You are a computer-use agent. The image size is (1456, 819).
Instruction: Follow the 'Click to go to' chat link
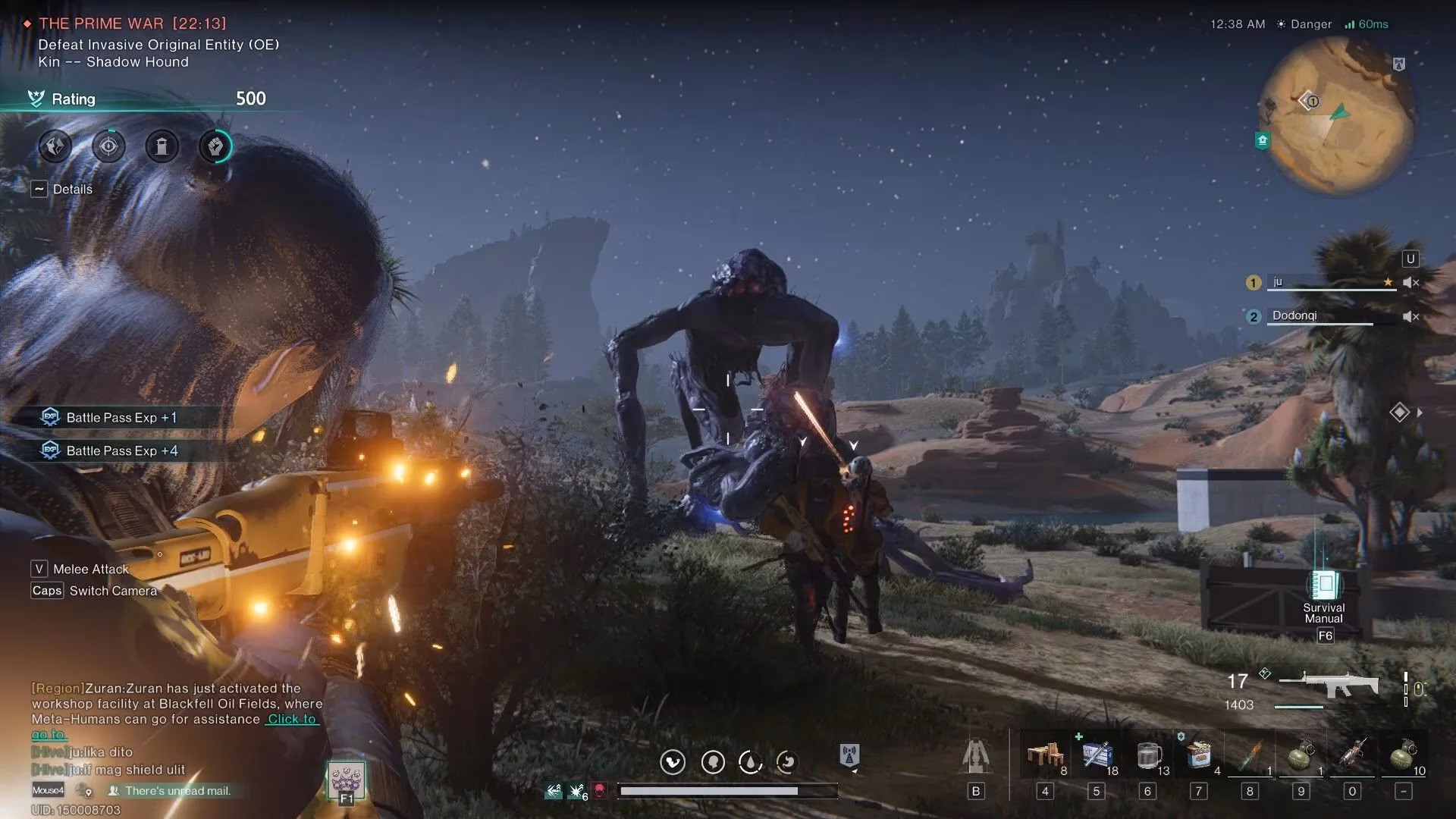click(x=291, y=719)
